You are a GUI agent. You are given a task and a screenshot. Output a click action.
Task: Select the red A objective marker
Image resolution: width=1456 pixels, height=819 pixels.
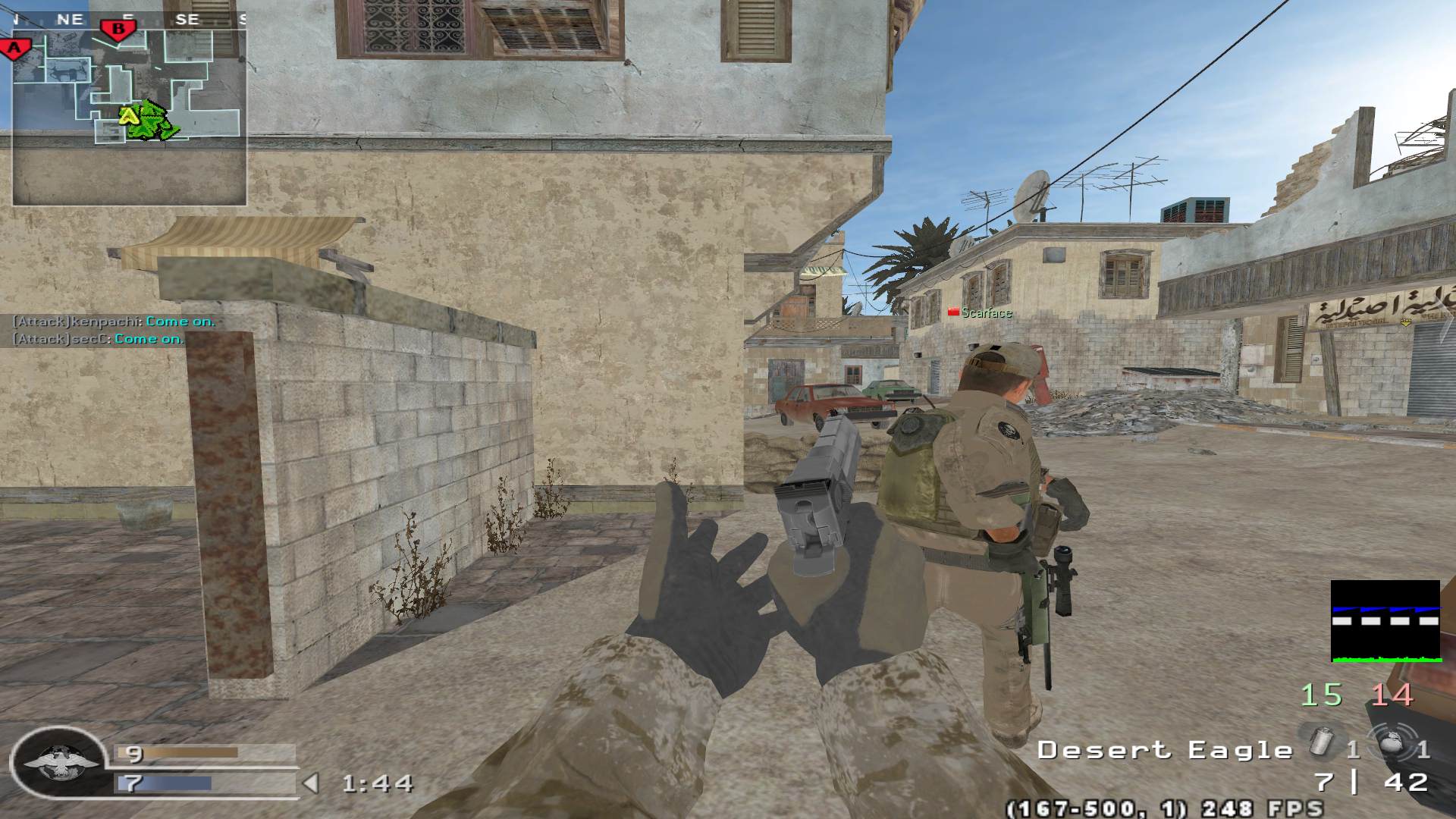click(x=14, y=49)
